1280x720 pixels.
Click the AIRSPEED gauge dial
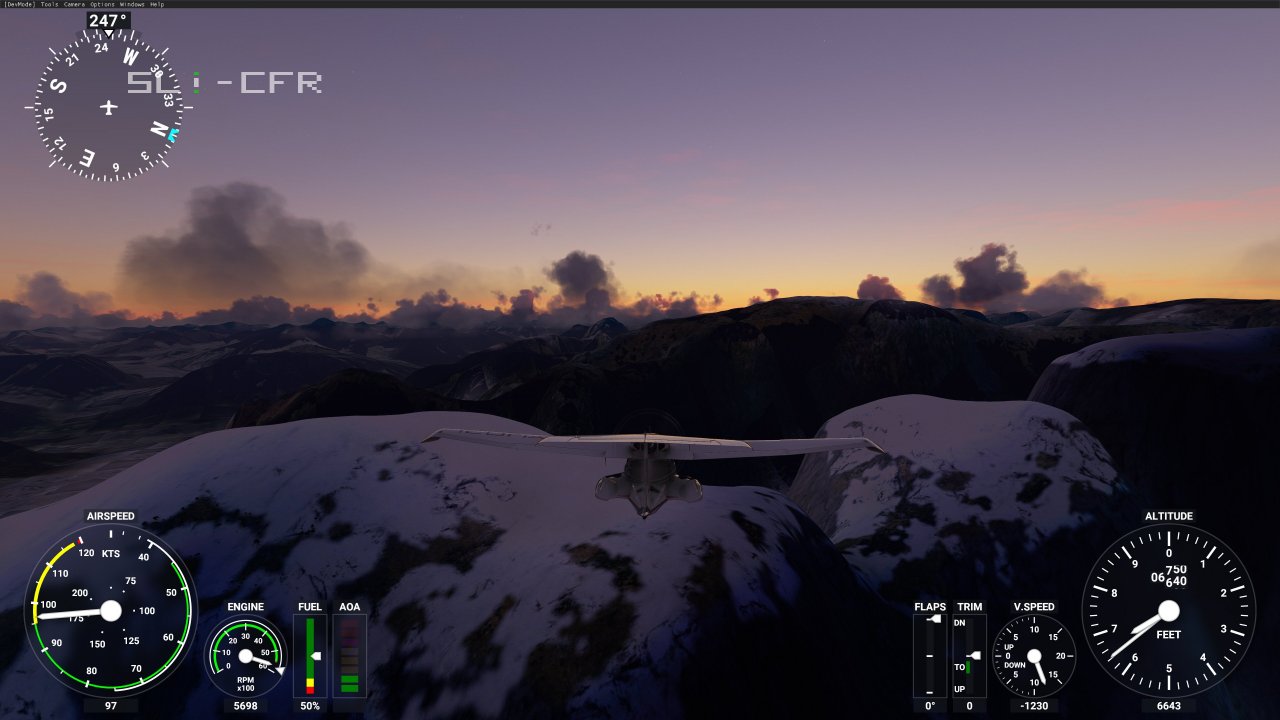coord(110,610)
